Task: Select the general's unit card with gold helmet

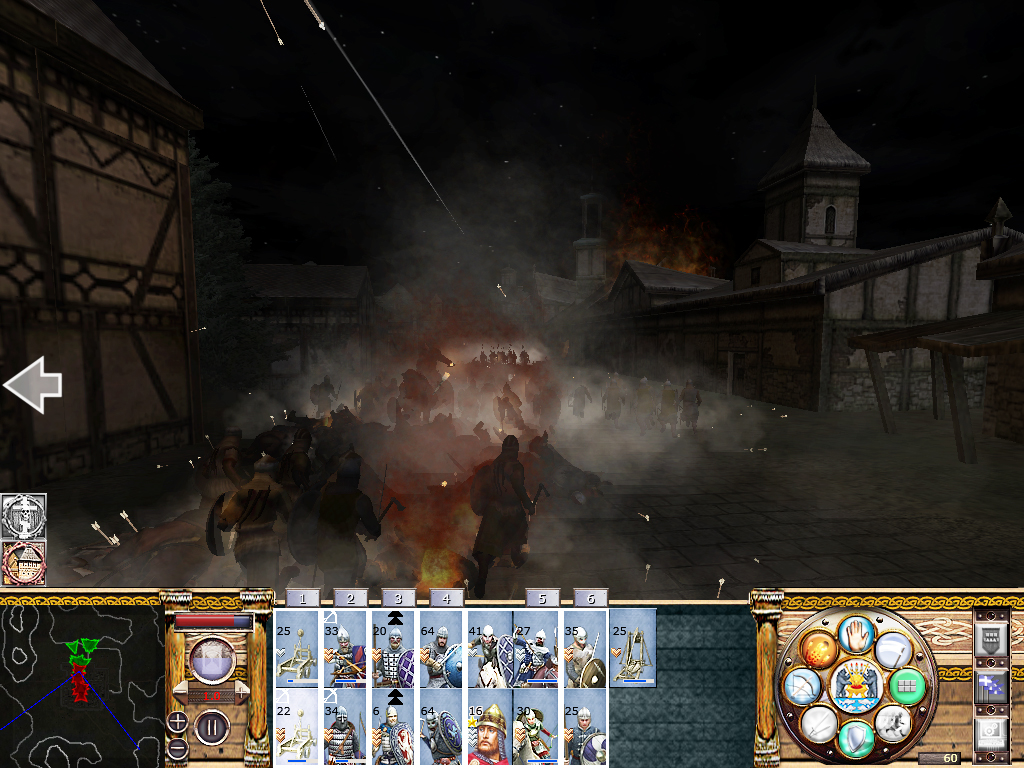Action: pyautogui.click(x=489, y=728)
